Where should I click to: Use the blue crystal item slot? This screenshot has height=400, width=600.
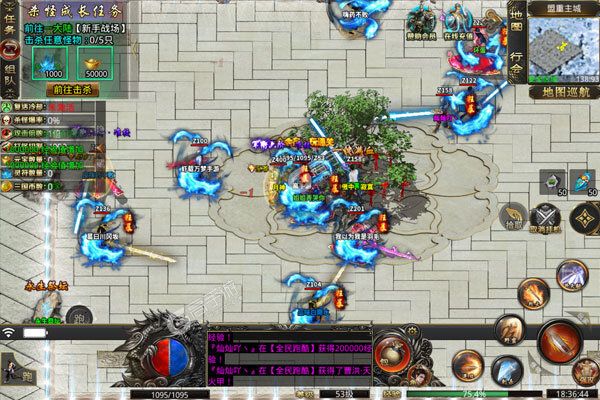(585, 182)
